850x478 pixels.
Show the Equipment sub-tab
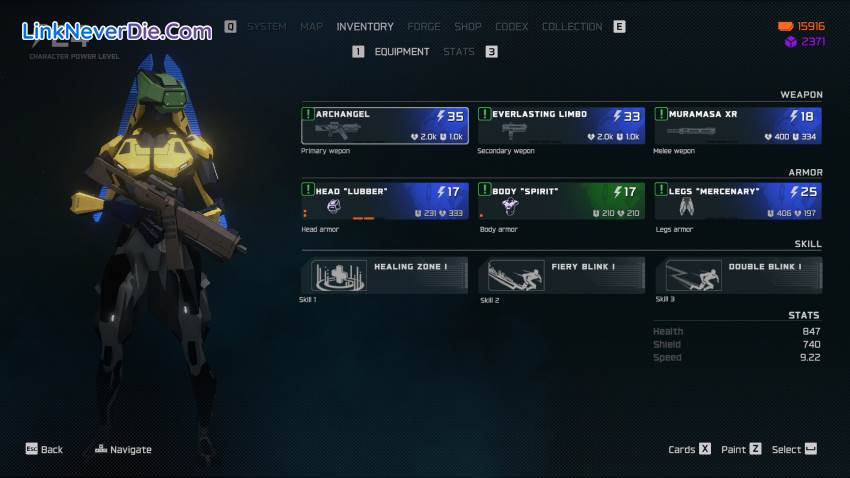point(402,51)
